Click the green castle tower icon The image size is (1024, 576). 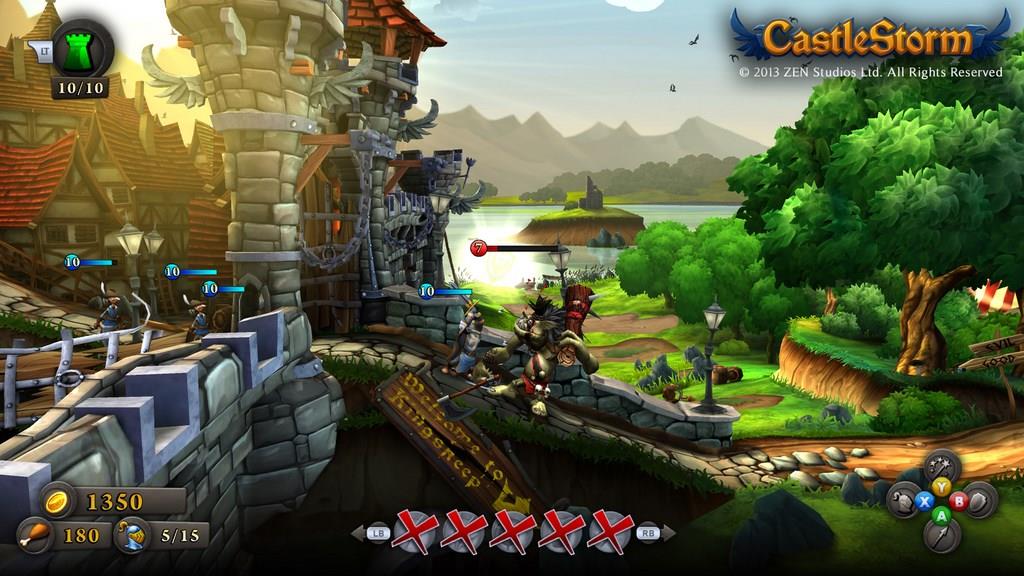pyautogui.click(x=77, y=47)
